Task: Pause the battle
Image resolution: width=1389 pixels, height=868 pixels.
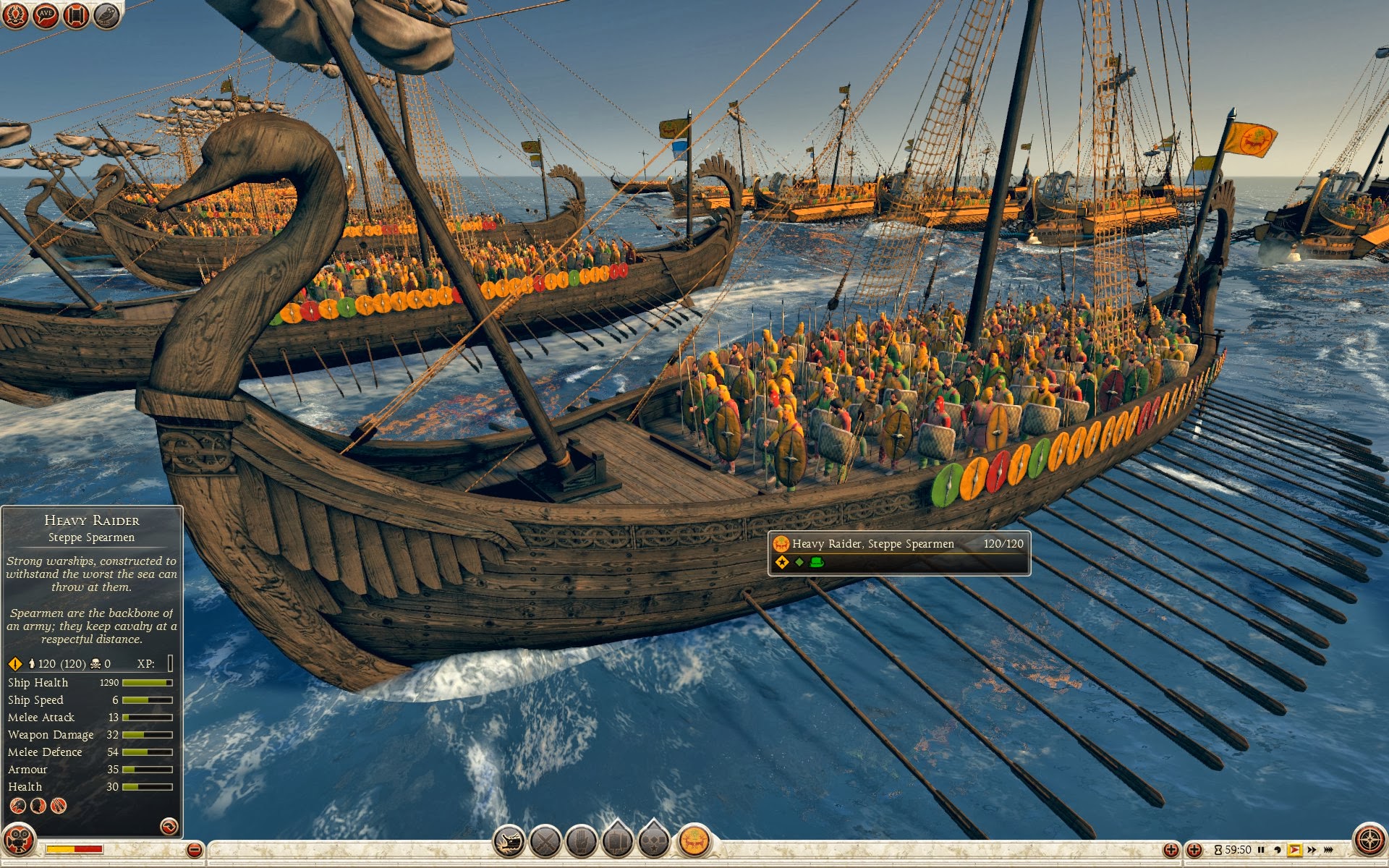Action: tap(1262, 850)
